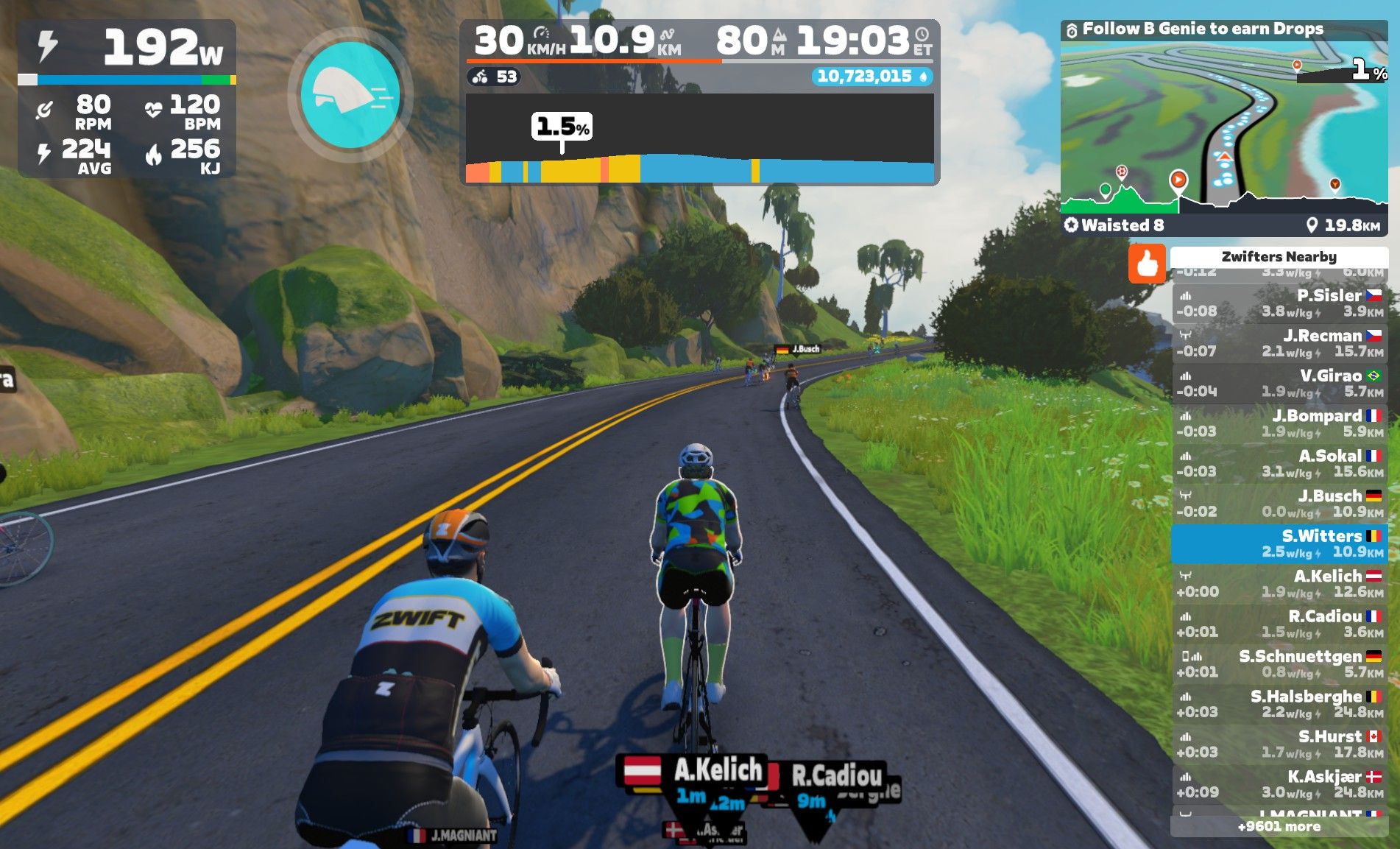The width and height of the screenshot is (1400, 849).
Task: Give a Ride On with the thumbs-up button
Action: click(x=1147, y=264)
